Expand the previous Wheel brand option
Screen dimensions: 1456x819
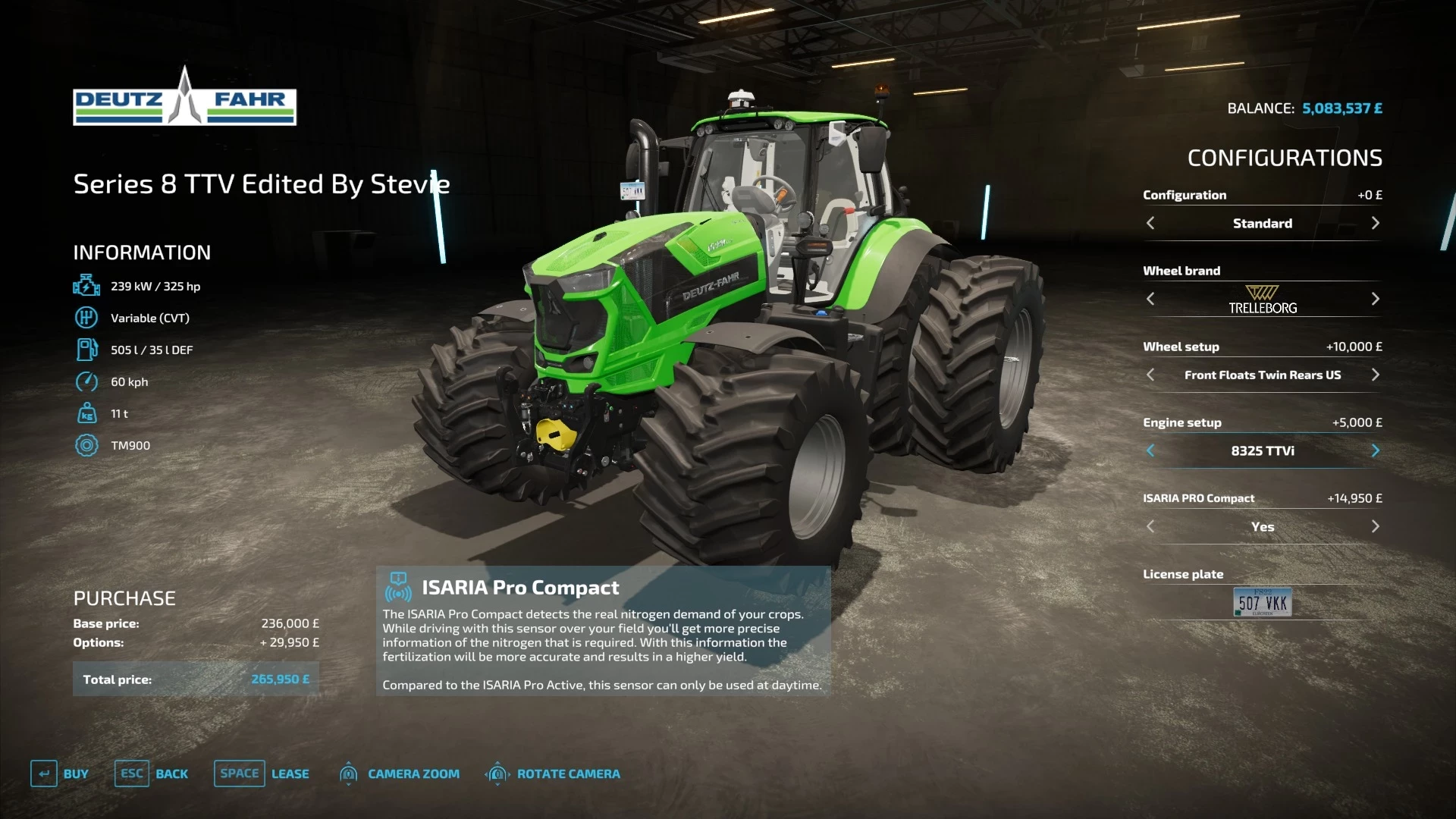[x=1150, y=299]
